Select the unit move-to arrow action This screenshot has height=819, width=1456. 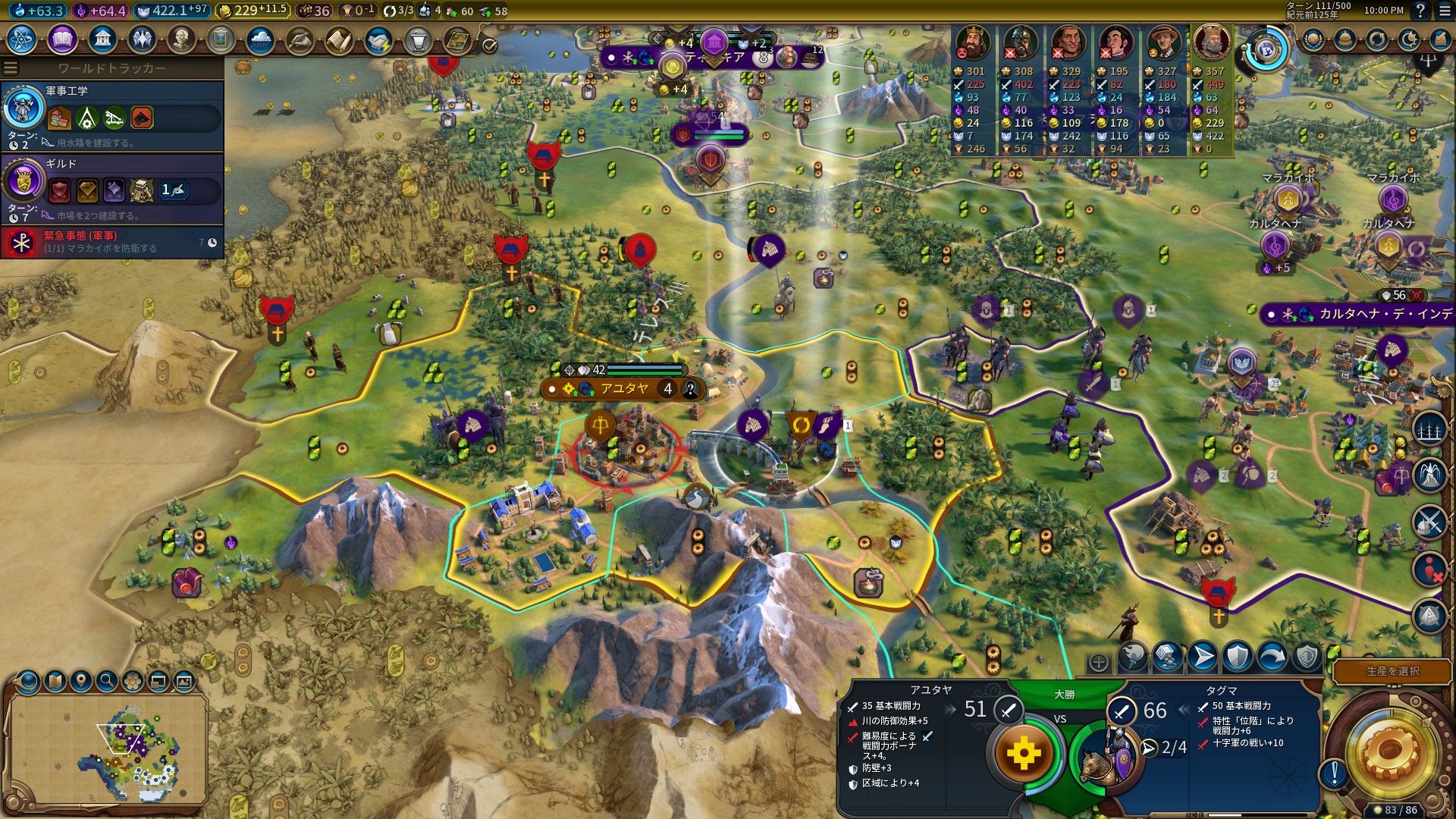(x=1203, y=657)
